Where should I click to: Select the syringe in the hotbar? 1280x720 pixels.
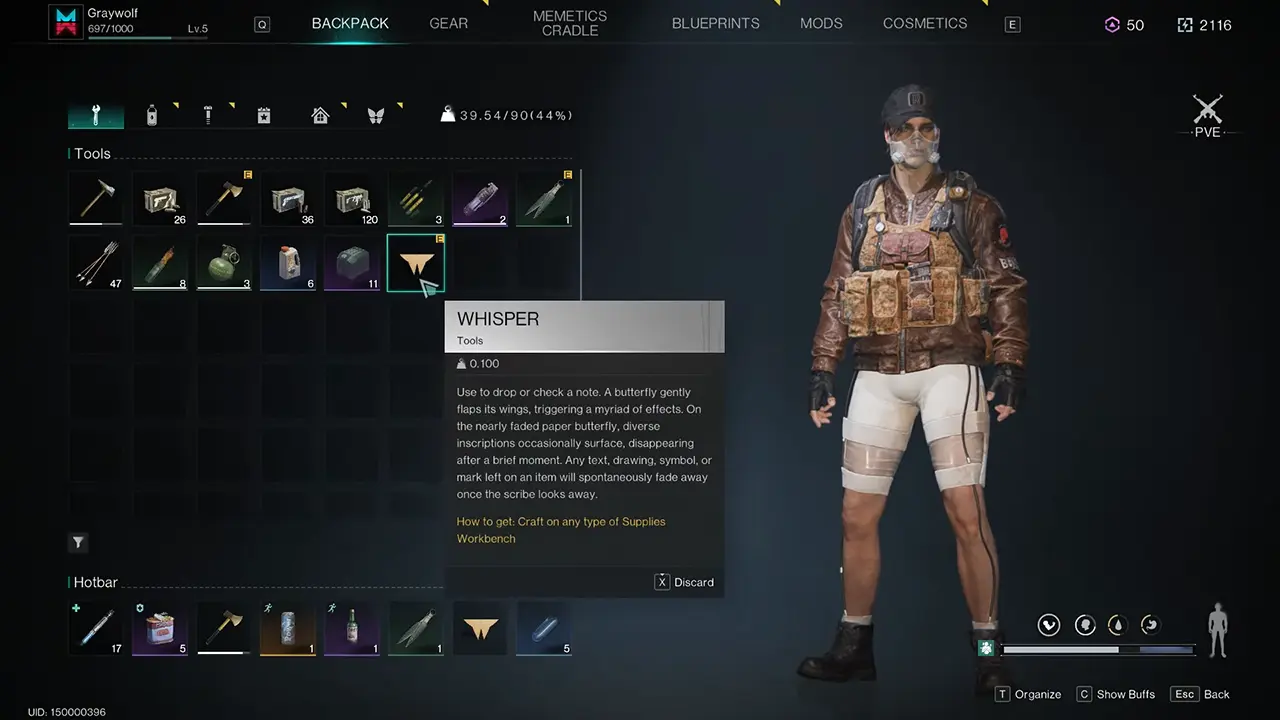click(96, 629)
